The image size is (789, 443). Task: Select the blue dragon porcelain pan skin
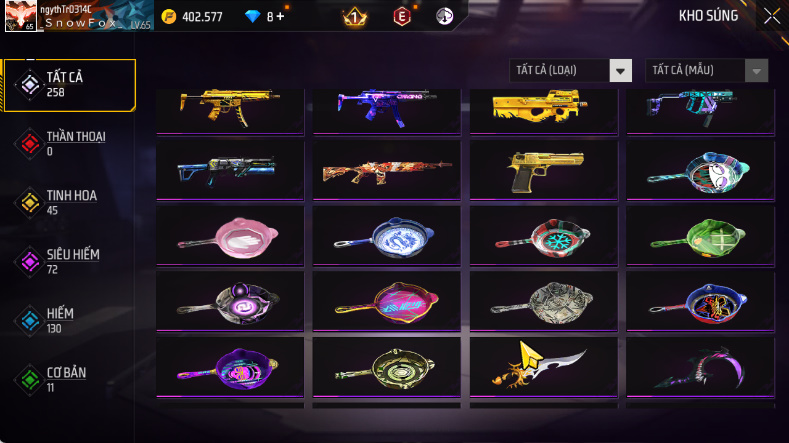pos(387,235)
